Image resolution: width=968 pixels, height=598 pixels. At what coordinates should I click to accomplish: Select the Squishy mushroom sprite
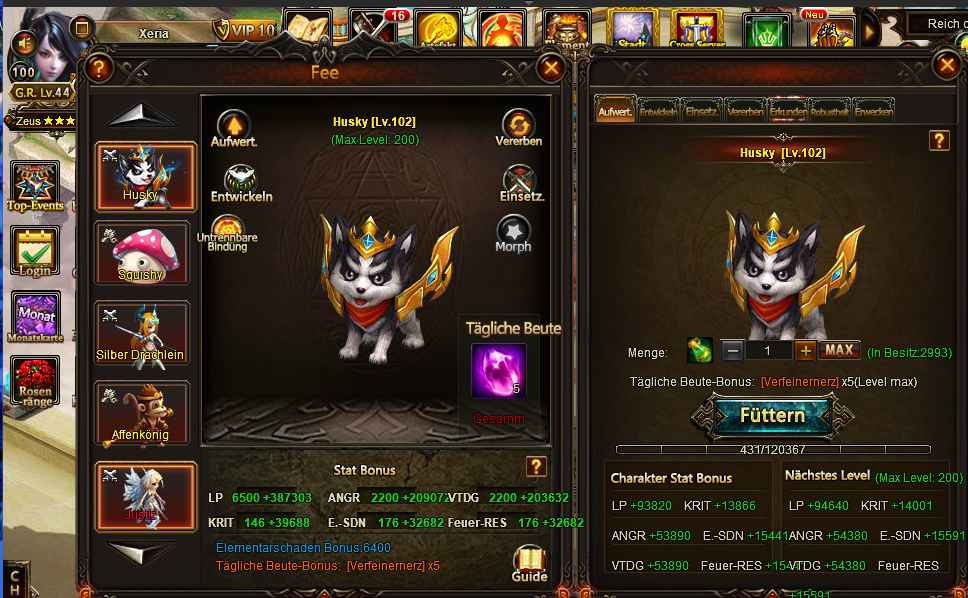[141, 253]
